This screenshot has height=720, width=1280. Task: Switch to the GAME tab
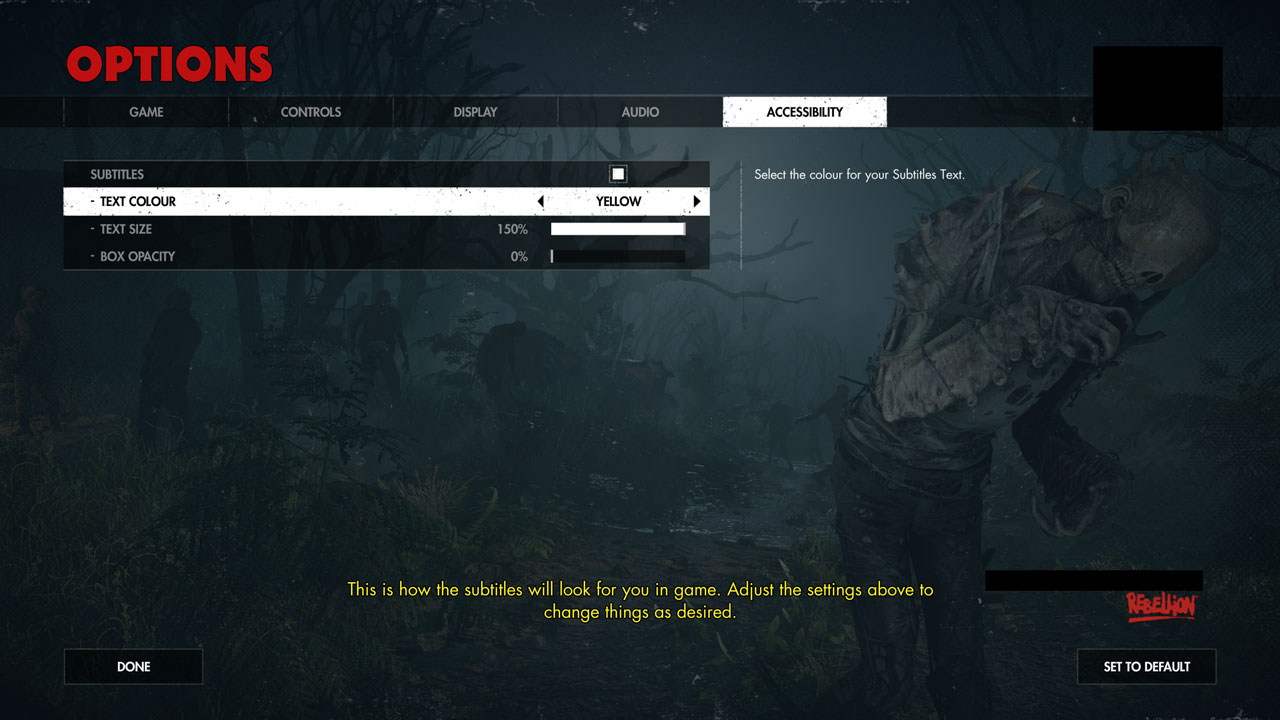(x=146, y=112)
